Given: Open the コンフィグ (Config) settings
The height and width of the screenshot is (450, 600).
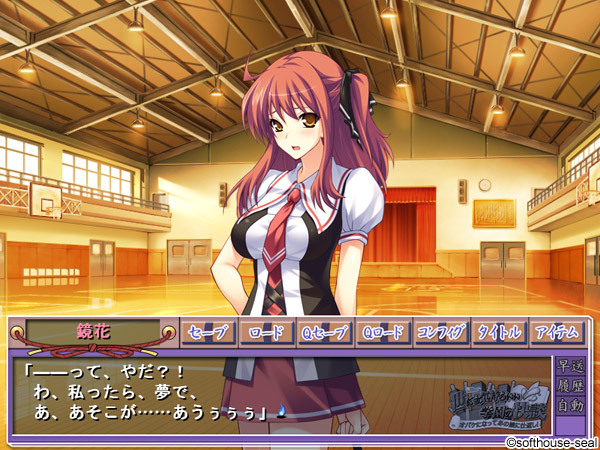Looking at the screenshot, I should [441, 333].
